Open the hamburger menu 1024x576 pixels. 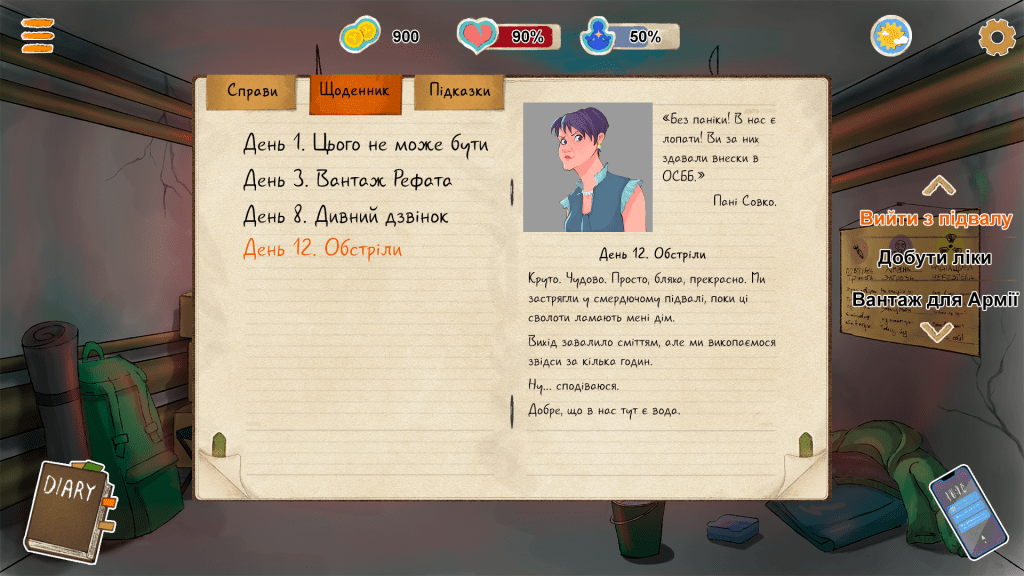coord(38,37)
